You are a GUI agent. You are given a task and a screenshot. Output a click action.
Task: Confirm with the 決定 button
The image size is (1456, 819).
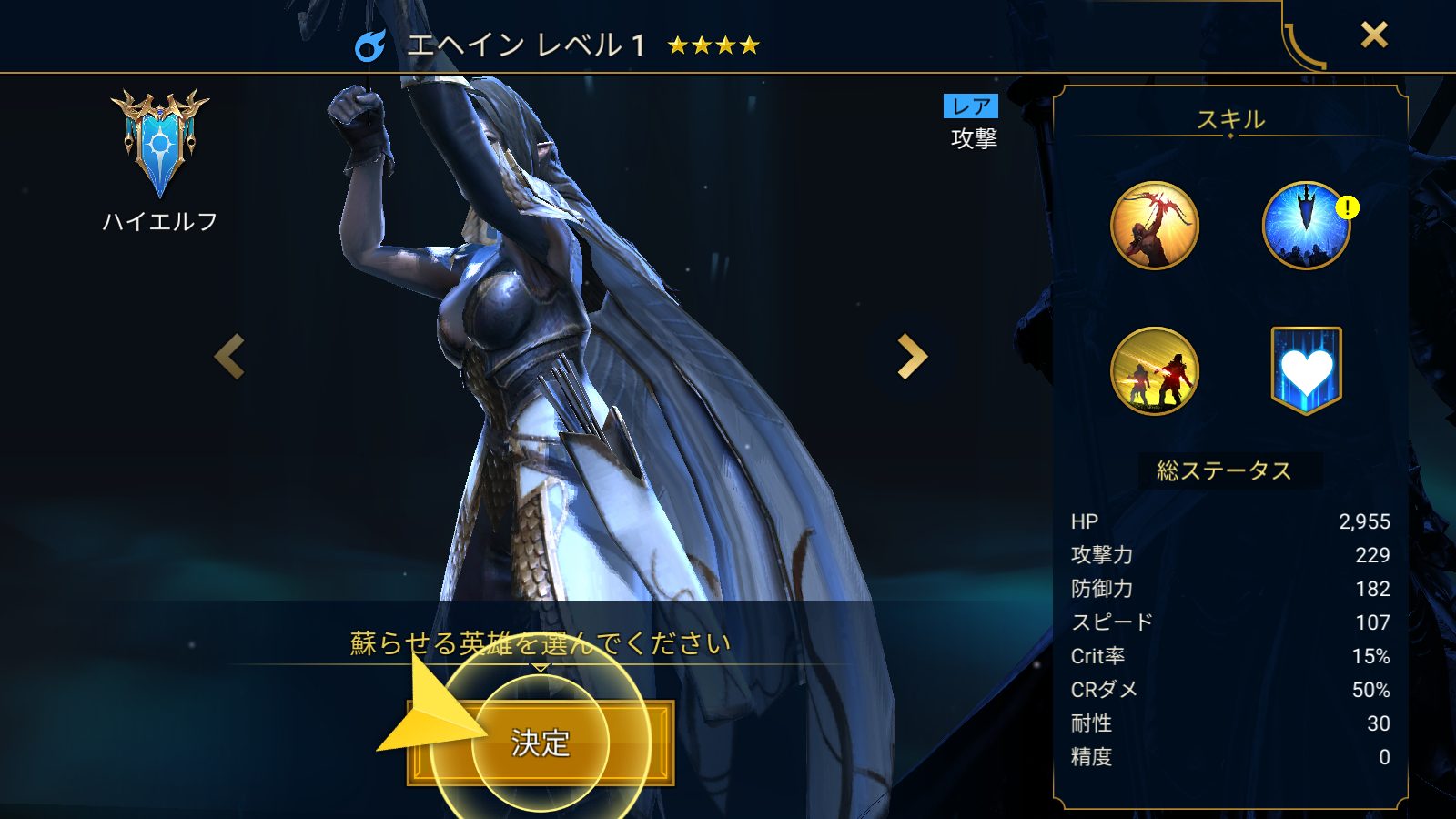[541, 743]
